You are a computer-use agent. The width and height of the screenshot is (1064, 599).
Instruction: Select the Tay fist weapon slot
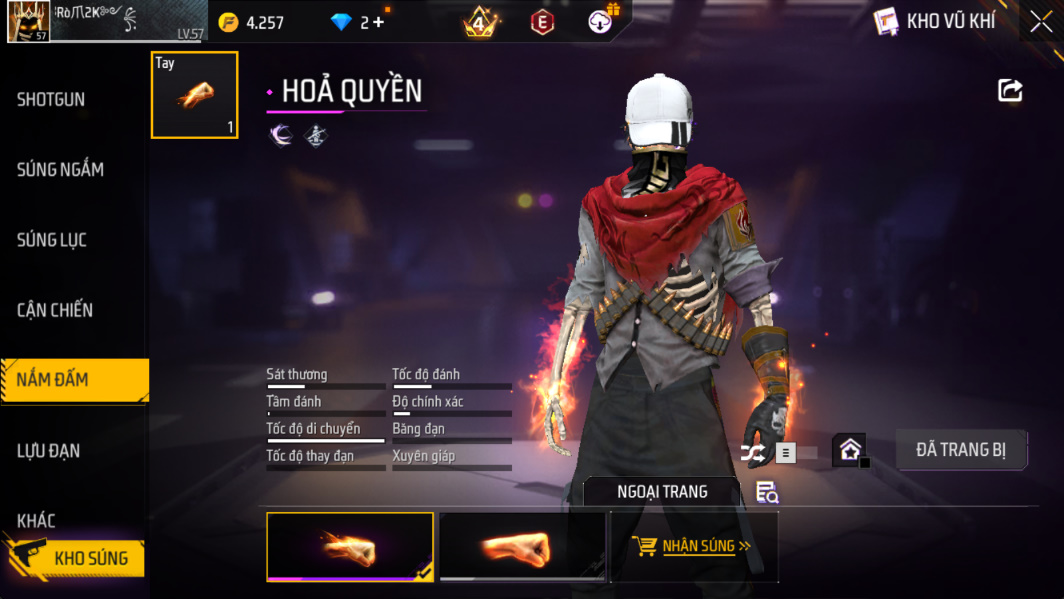[195, 95]
